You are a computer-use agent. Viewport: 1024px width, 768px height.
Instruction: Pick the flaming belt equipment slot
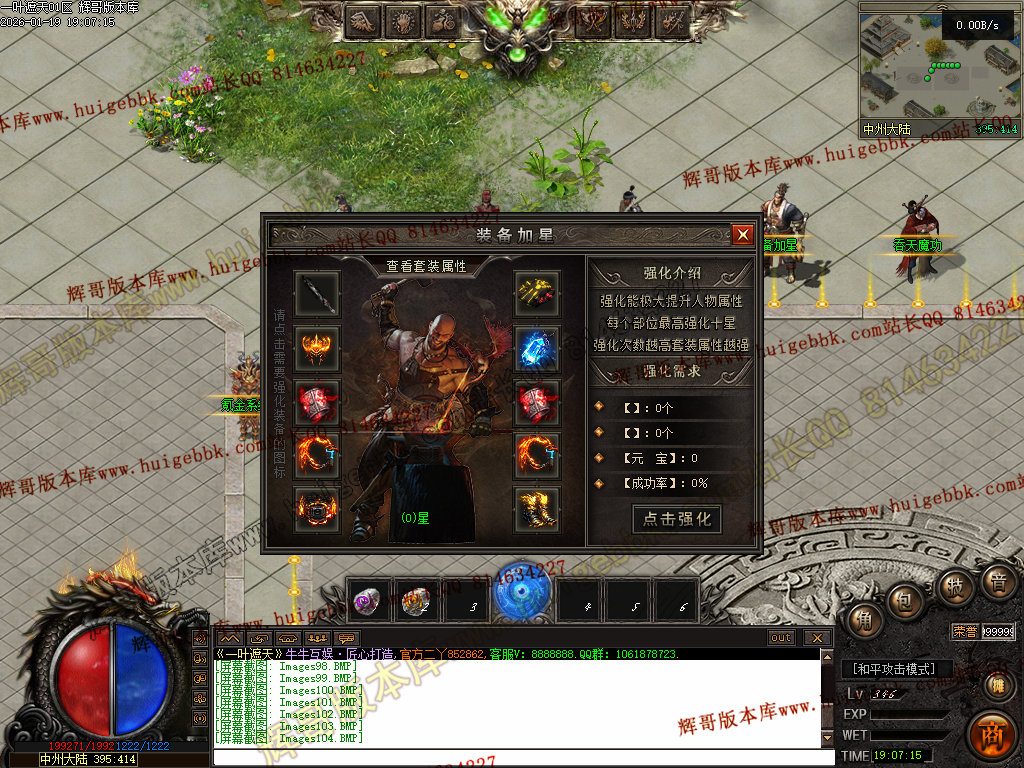[317, 509]
